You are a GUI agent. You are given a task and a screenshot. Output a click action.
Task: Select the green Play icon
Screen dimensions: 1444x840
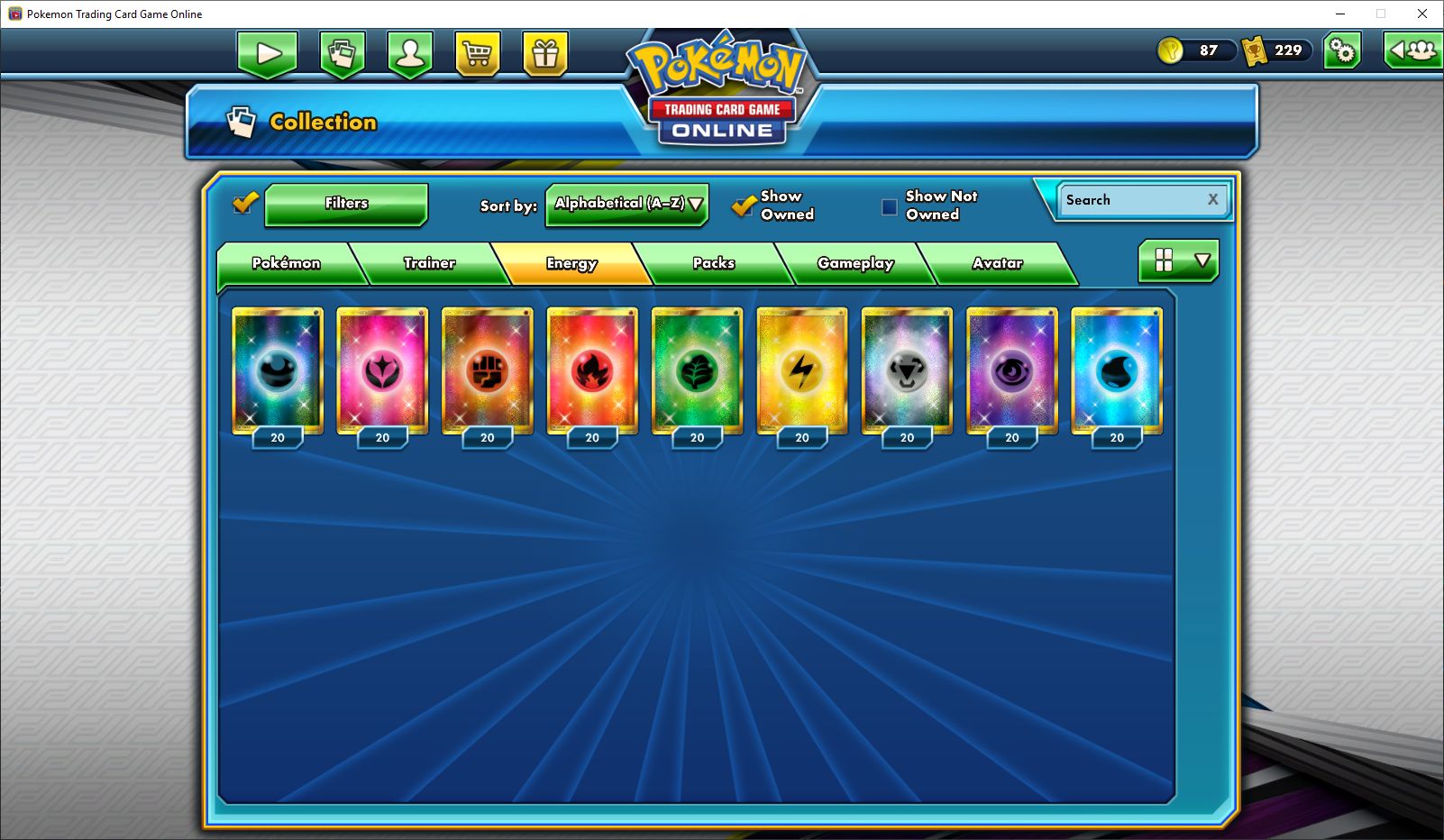click(266, 54)
